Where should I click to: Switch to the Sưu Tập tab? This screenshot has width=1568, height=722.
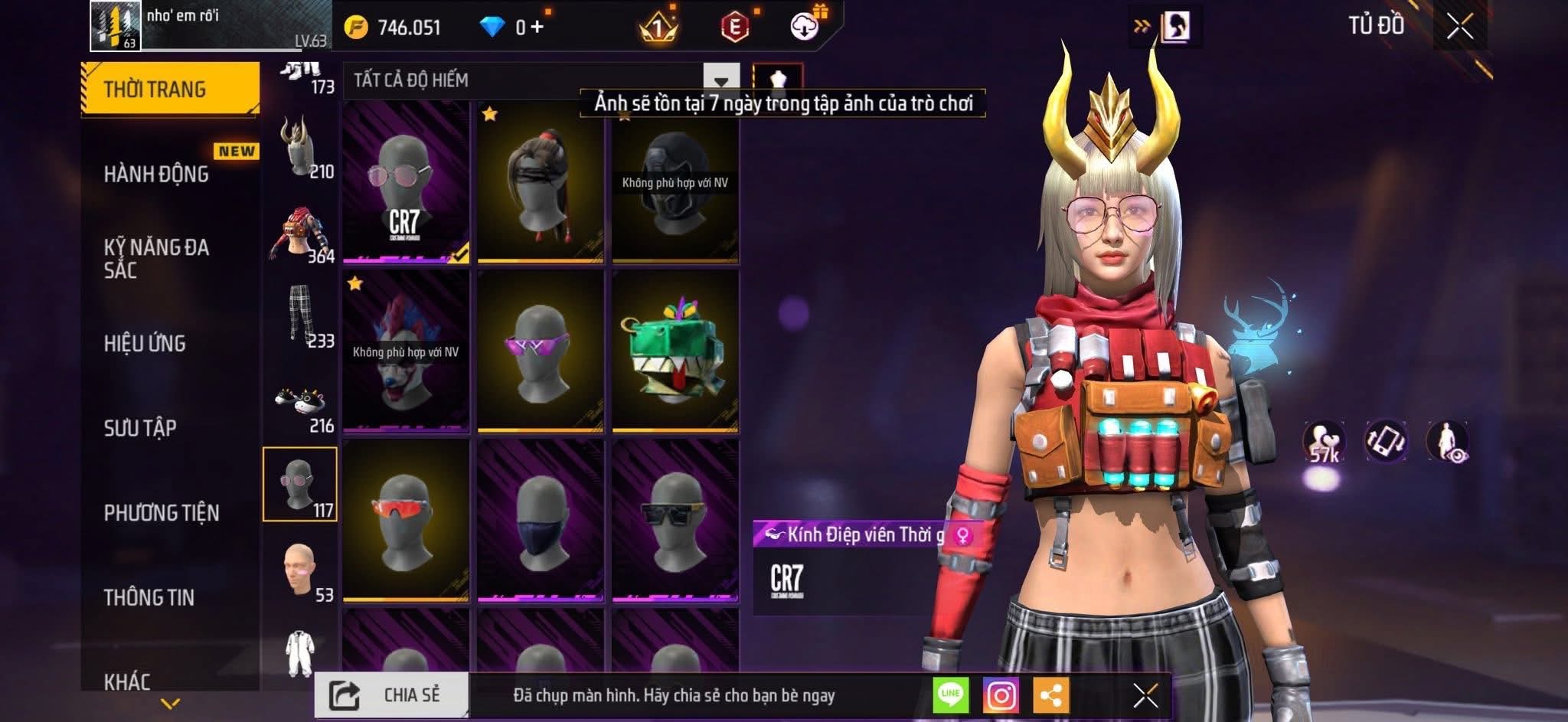(140, 427)
